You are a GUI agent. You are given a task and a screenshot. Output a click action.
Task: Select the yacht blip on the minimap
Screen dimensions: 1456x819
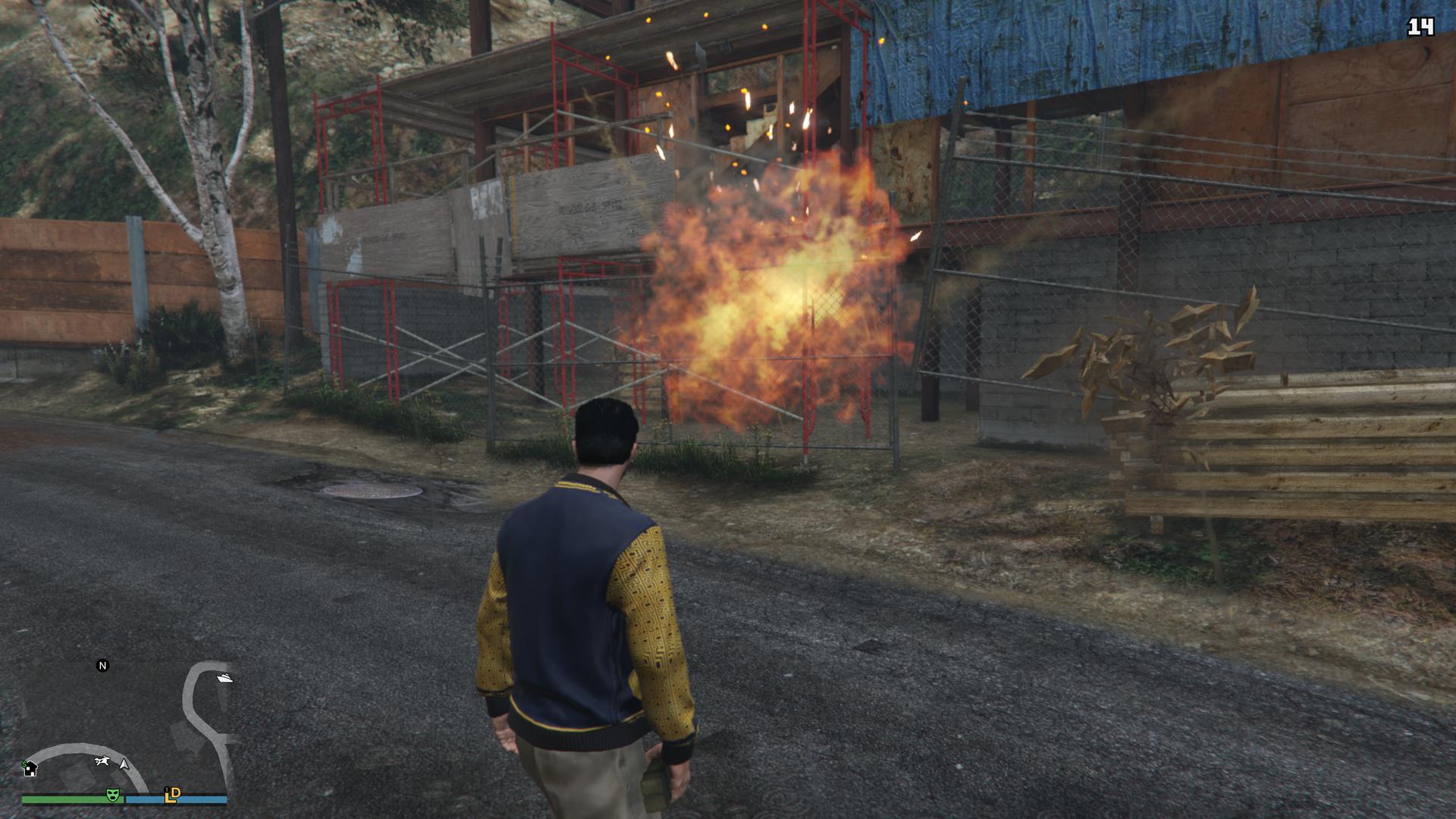pos(224,677)
